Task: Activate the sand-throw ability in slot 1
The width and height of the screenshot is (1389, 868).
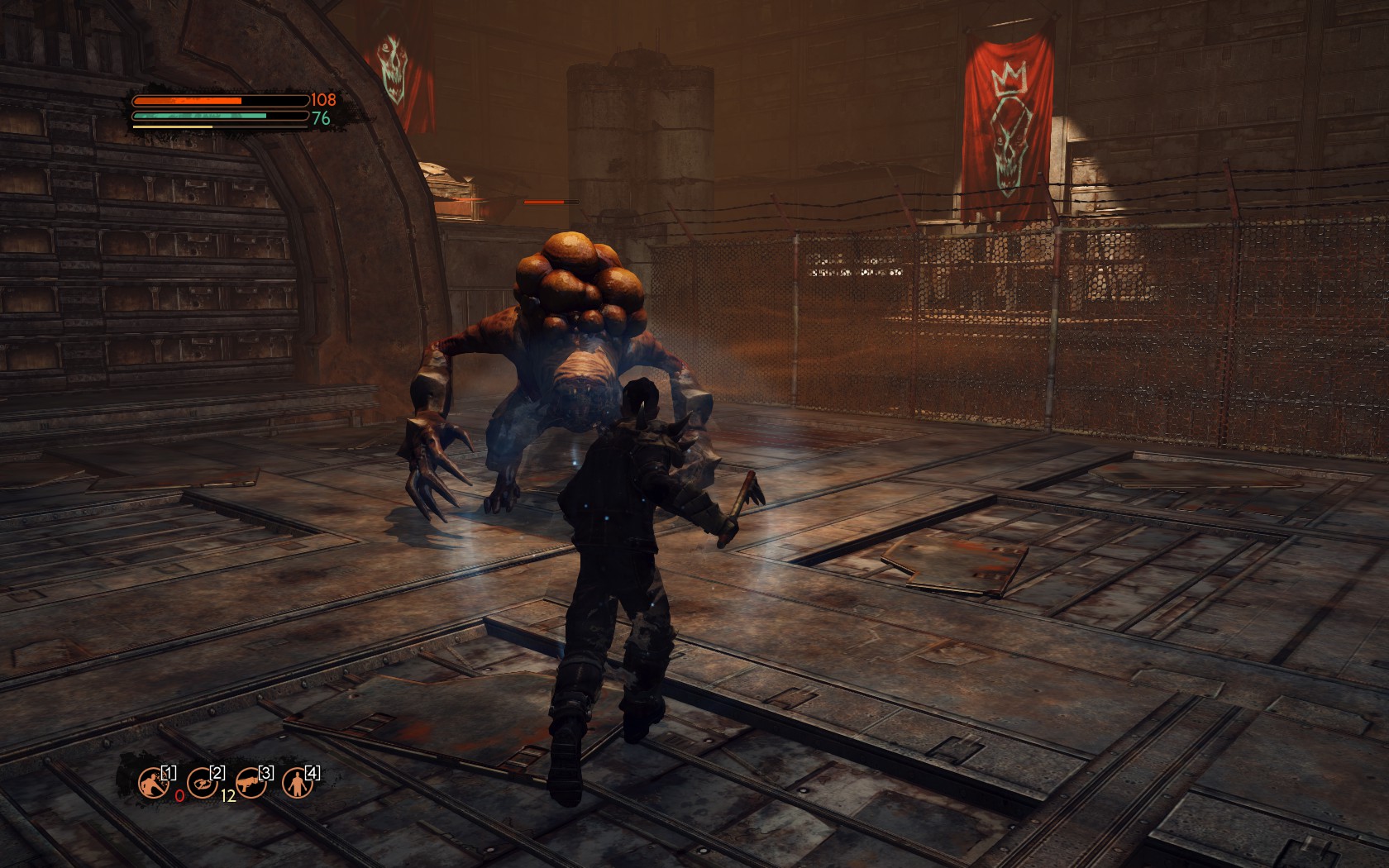Action: (x=153, y=781)
